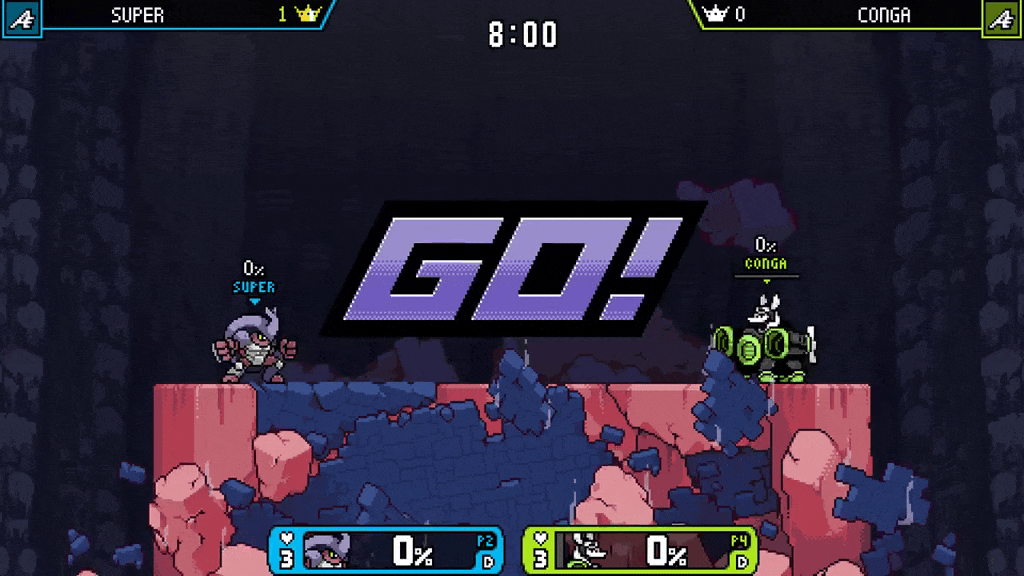Click the green A logo beside CONGA
Image resolution: width=1024 pixels, height=576 pixels.
coord(1002,17)
